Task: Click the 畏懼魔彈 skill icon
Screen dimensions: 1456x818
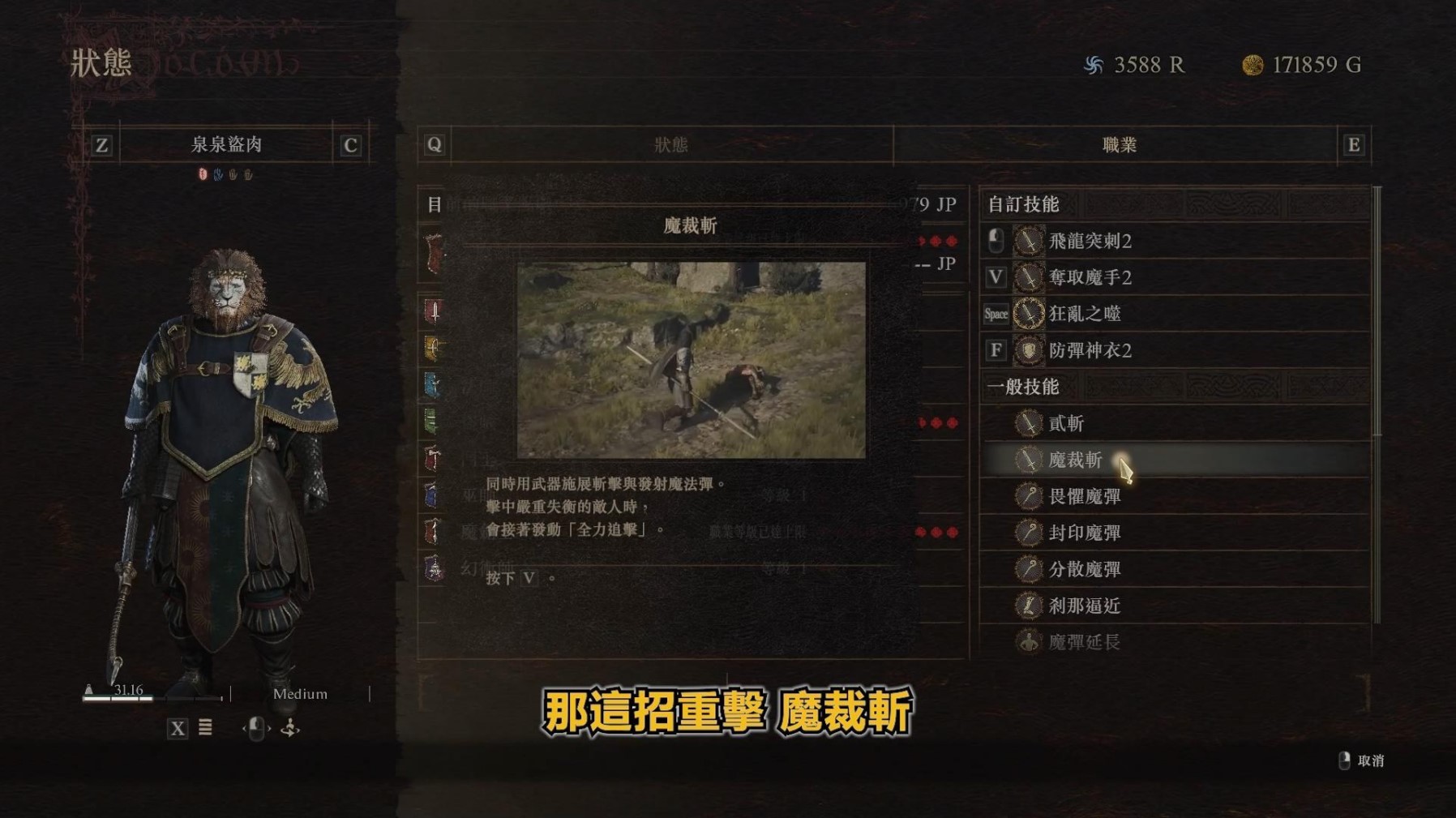Action: pos(1028,496)
